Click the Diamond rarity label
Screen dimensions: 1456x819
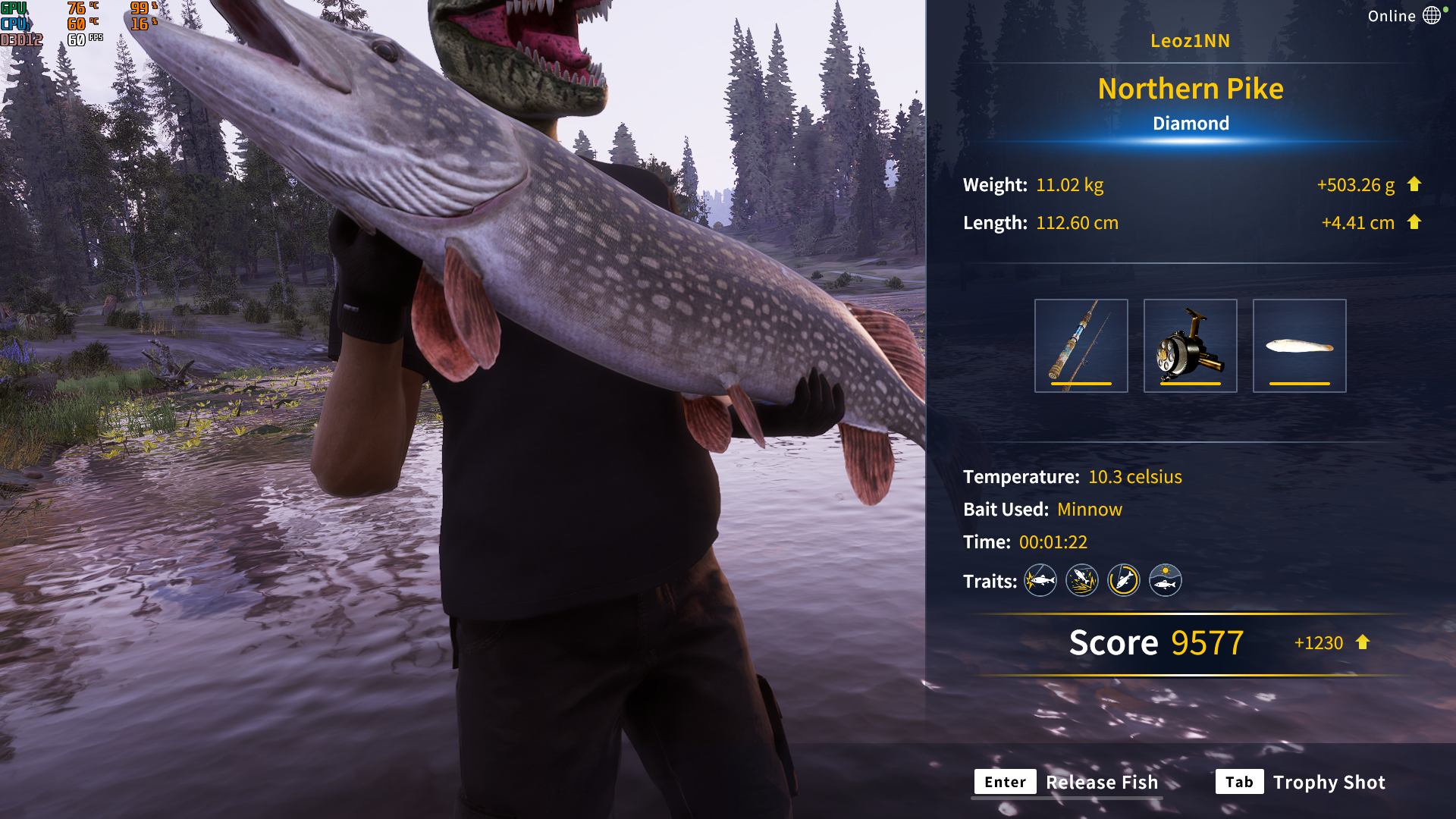pos(1191,123)
